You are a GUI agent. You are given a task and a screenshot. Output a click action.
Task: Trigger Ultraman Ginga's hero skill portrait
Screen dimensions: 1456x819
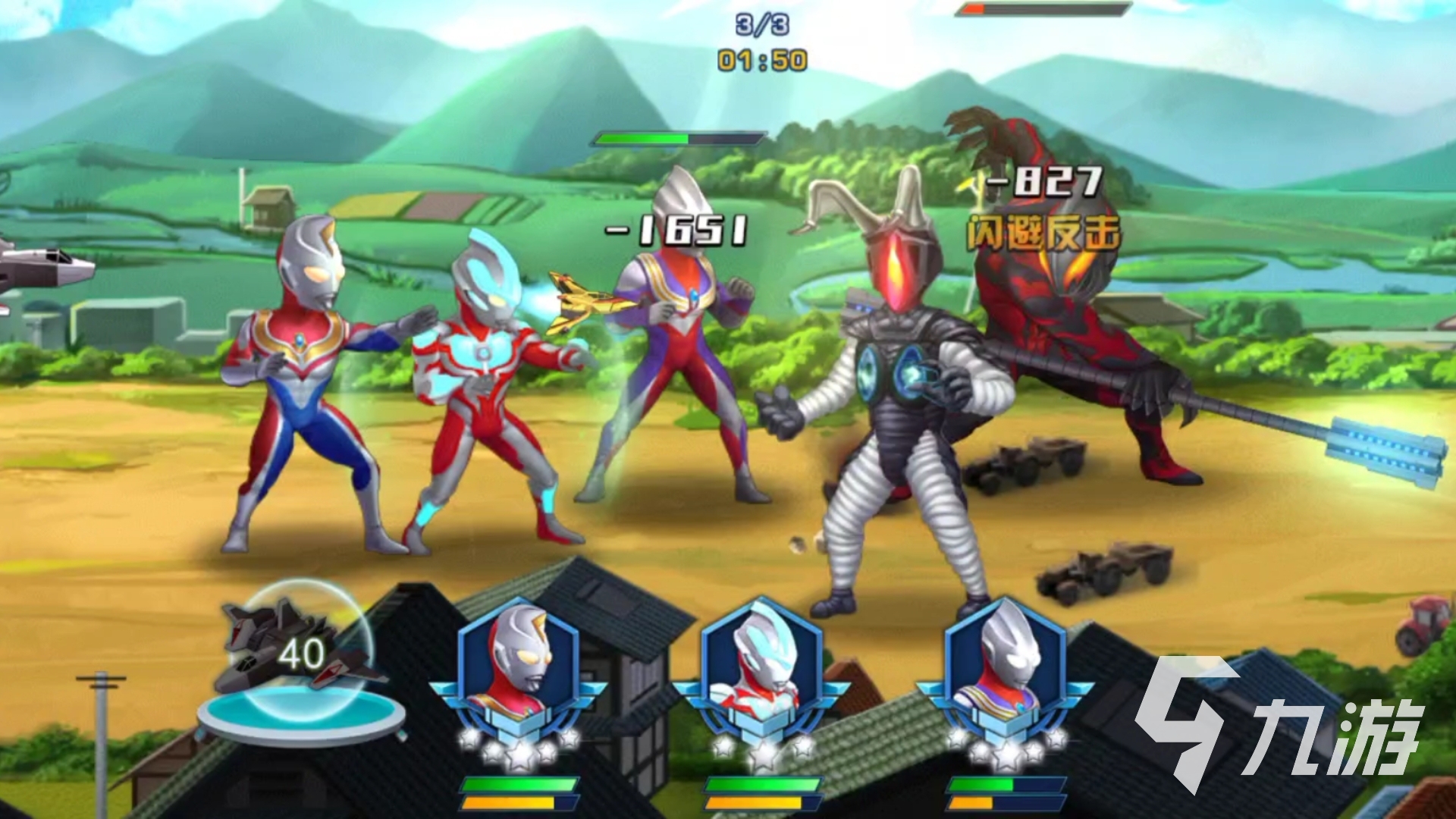761,667
